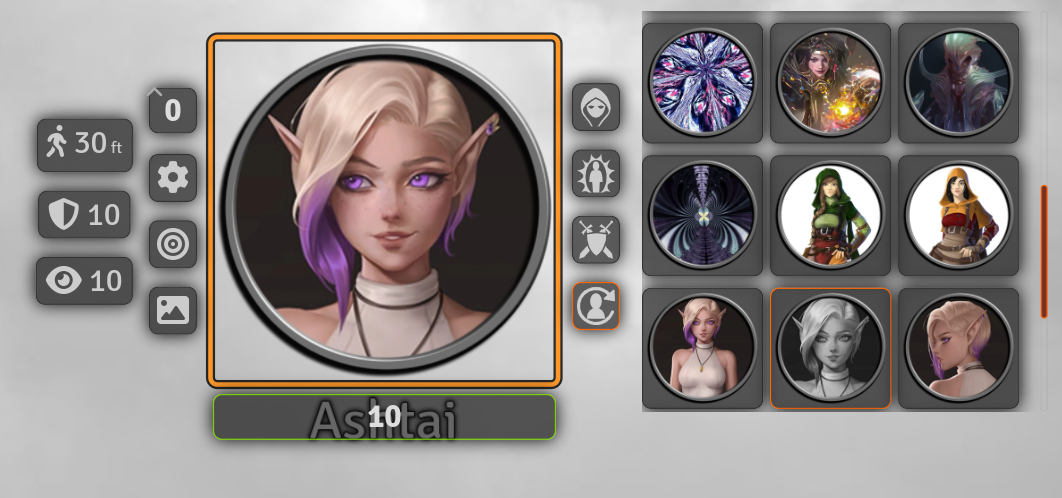
Task: Toggle the highlighted portrait swap button
Action: click(596, 306)
